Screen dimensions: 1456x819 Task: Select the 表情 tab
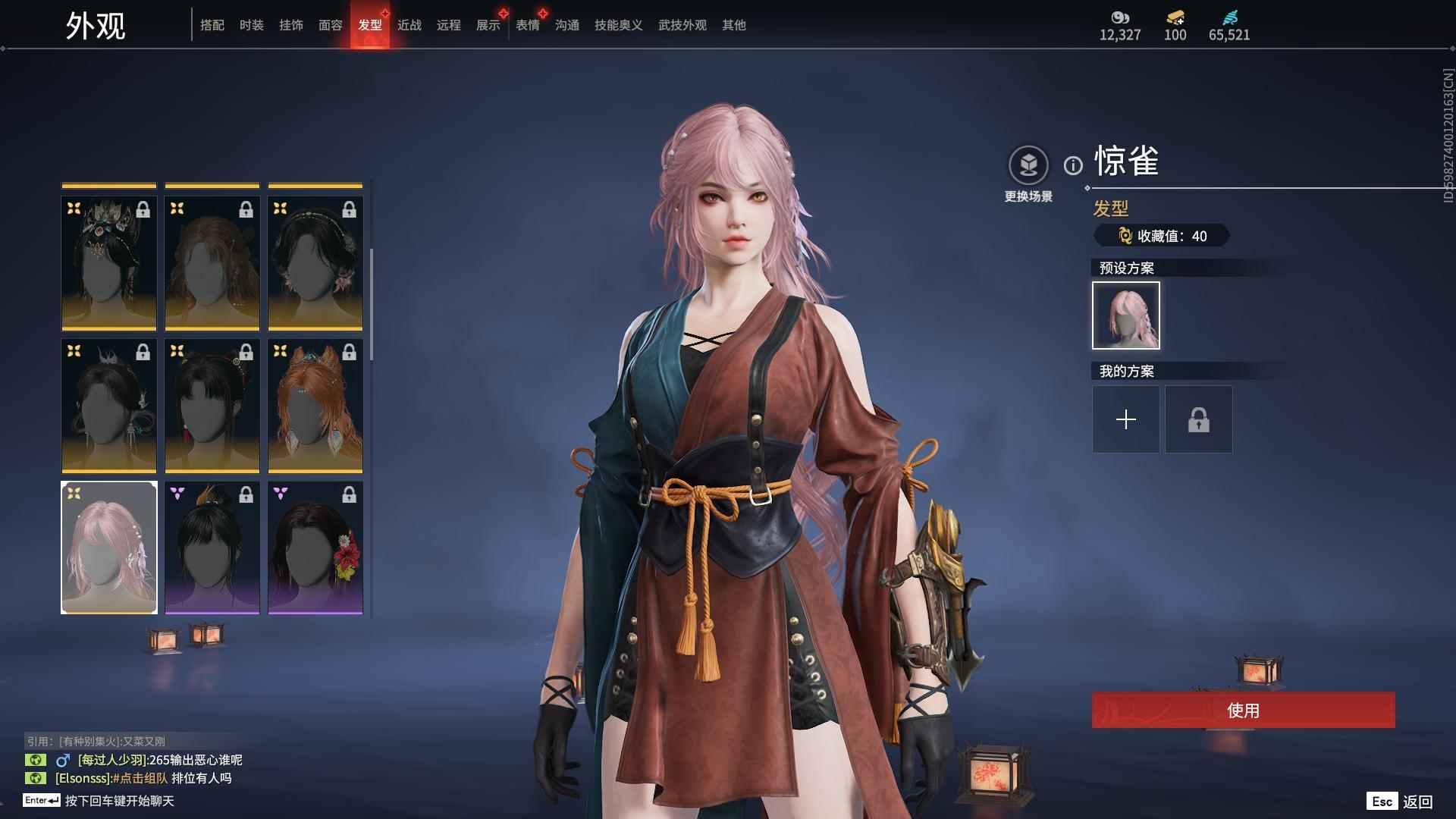[x=527, y=25]
